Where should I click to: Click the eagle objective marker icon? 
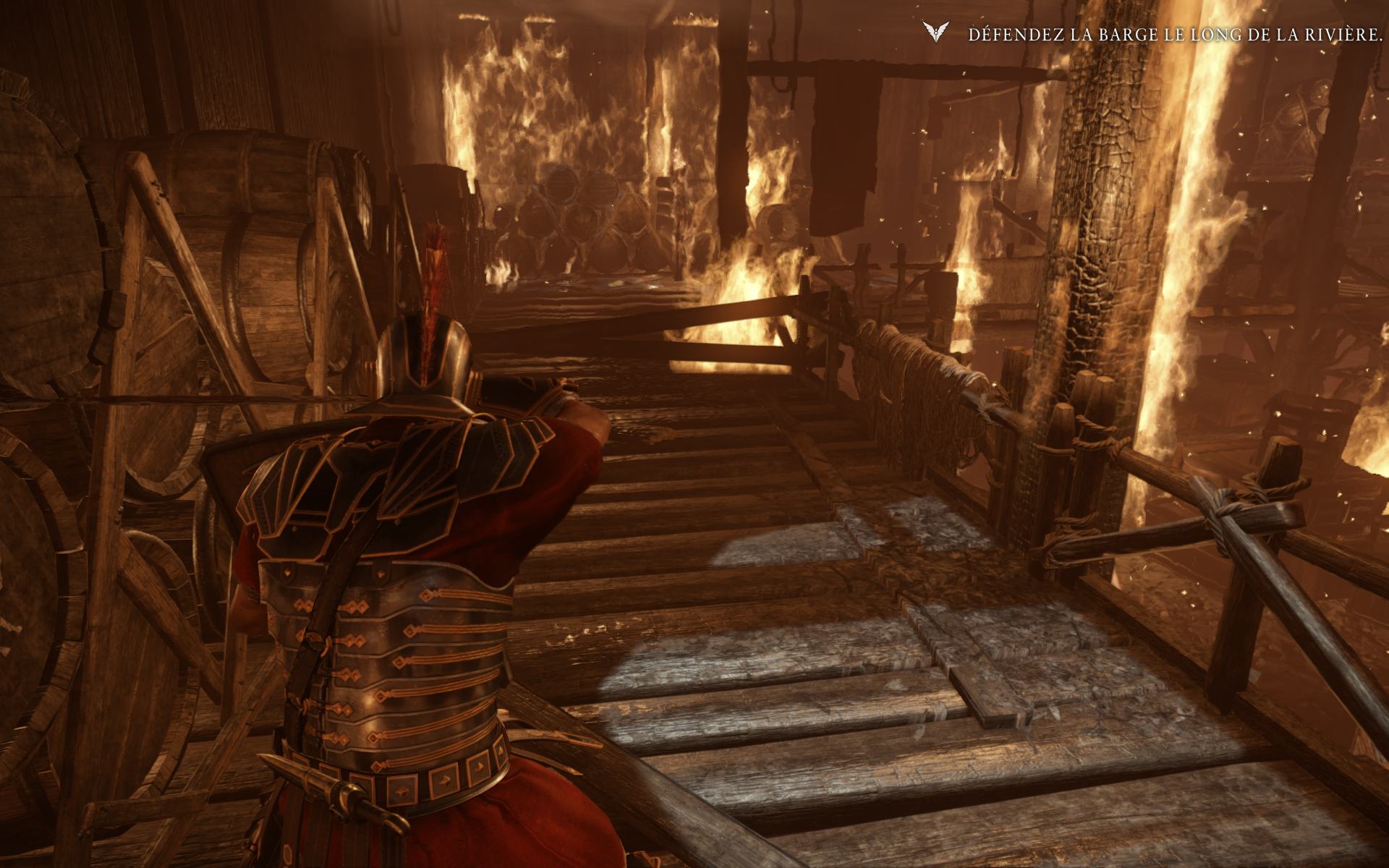coord(934,33)
